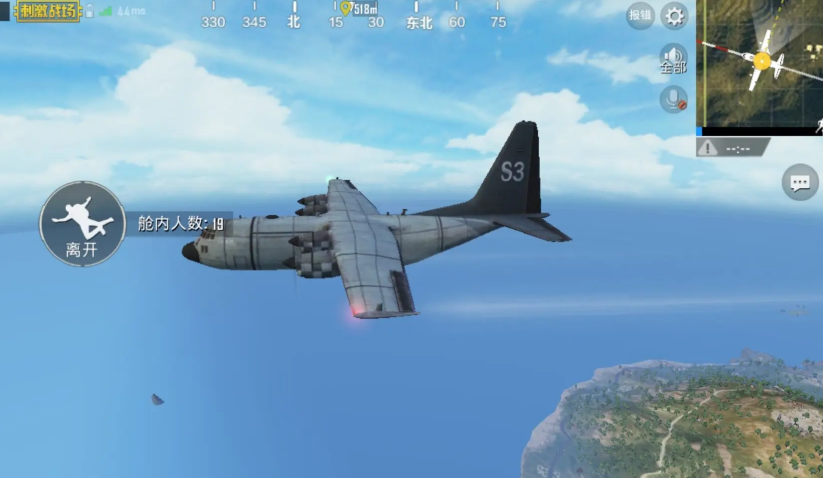Image resolution: width=823 pixels, height=478 pixels.
Task: Open the settings gear menu
Action: [x=675, y=16]
